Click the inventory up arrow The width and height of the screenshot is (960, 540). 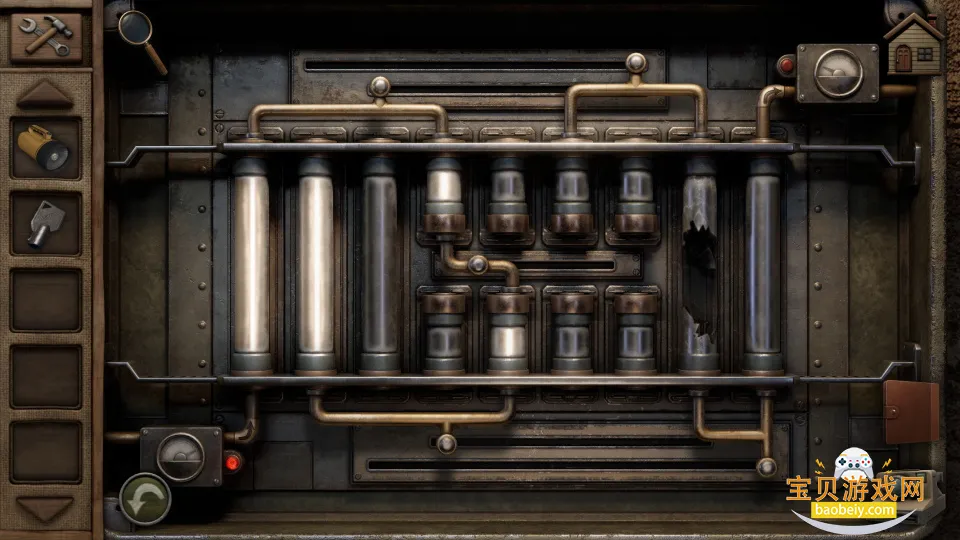[45, 95]
